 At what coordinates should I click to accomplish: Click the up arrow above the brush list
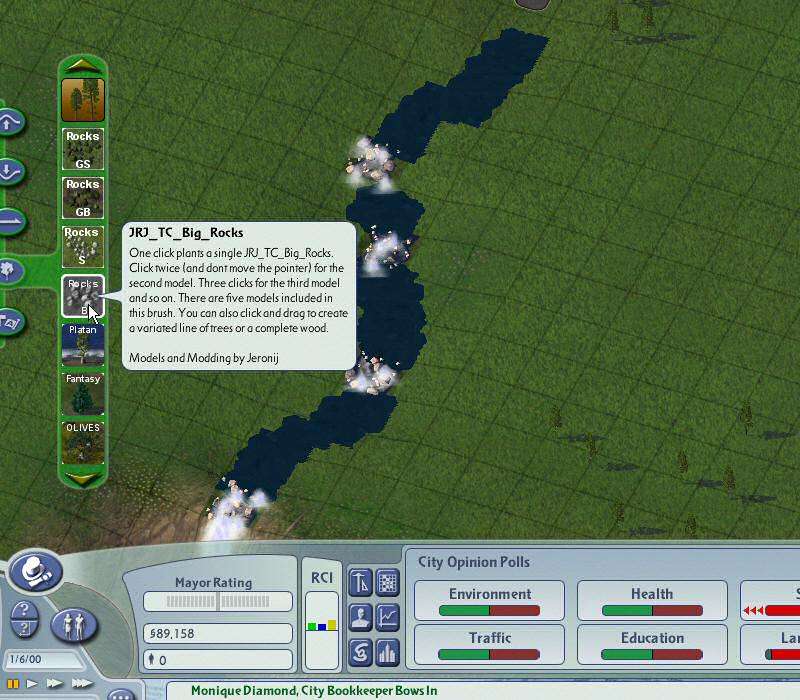pos(83,65)
